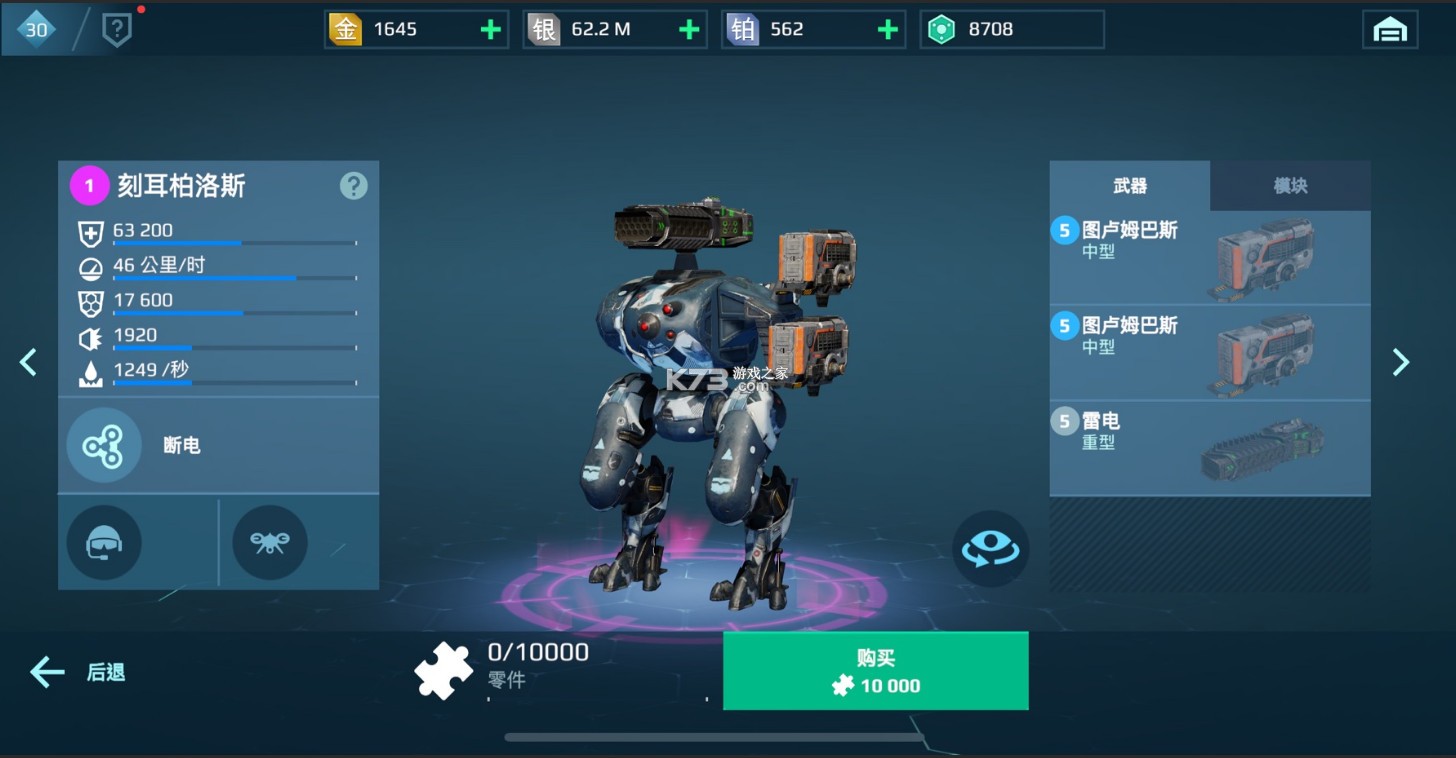The height and width of the screenshot is (758, 1456).
Task: Select the 雷电 heavy weapon row
Action: click(x=1209, y=448)
